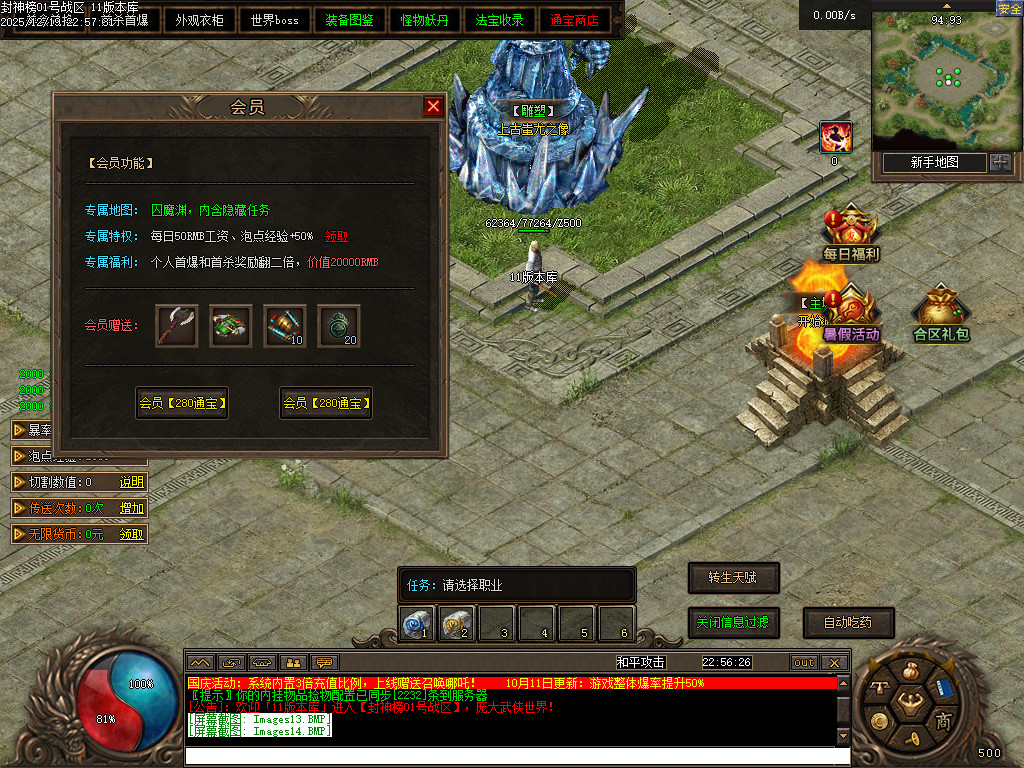Open the 装备图鉴 equipment codex
This screenshot has width=1024, height=768.
click(350, 20)
